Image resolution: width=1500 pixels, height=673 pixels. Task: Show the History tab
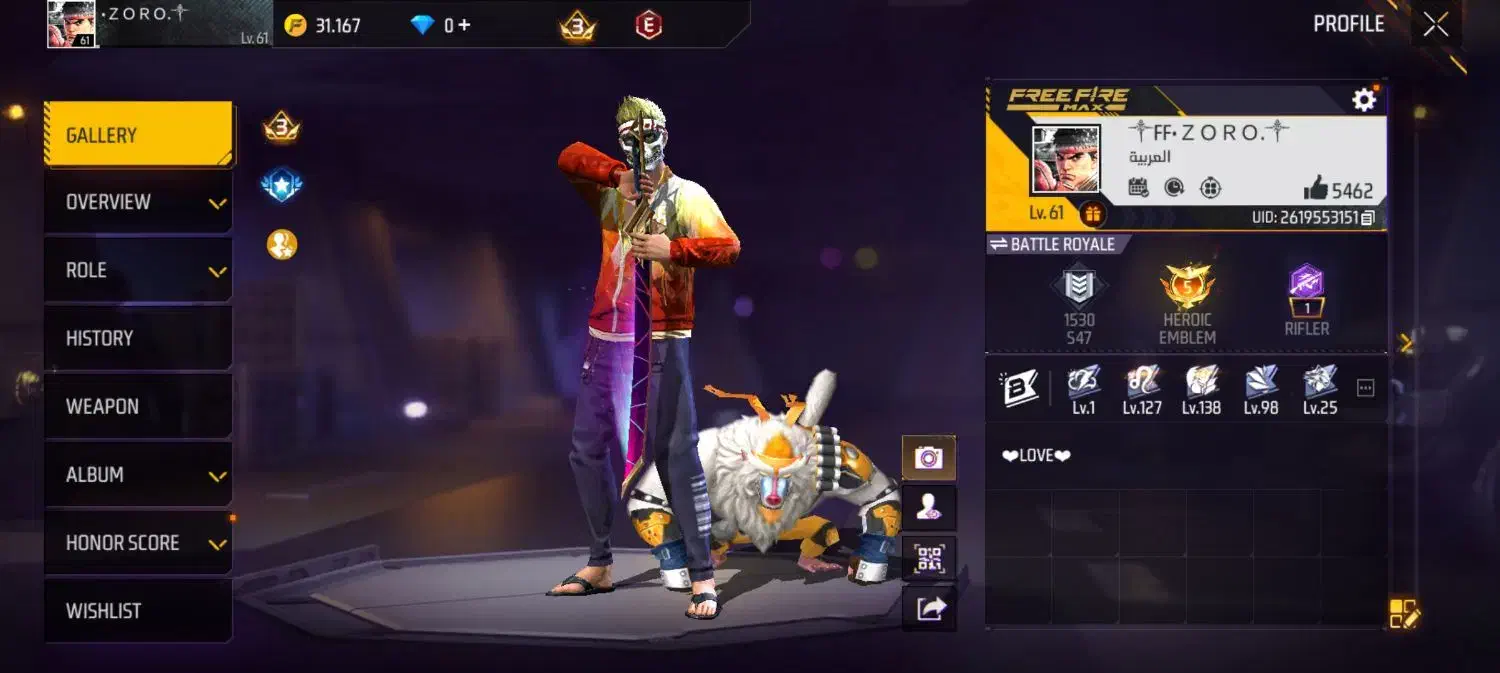click(x=138, y=338)
